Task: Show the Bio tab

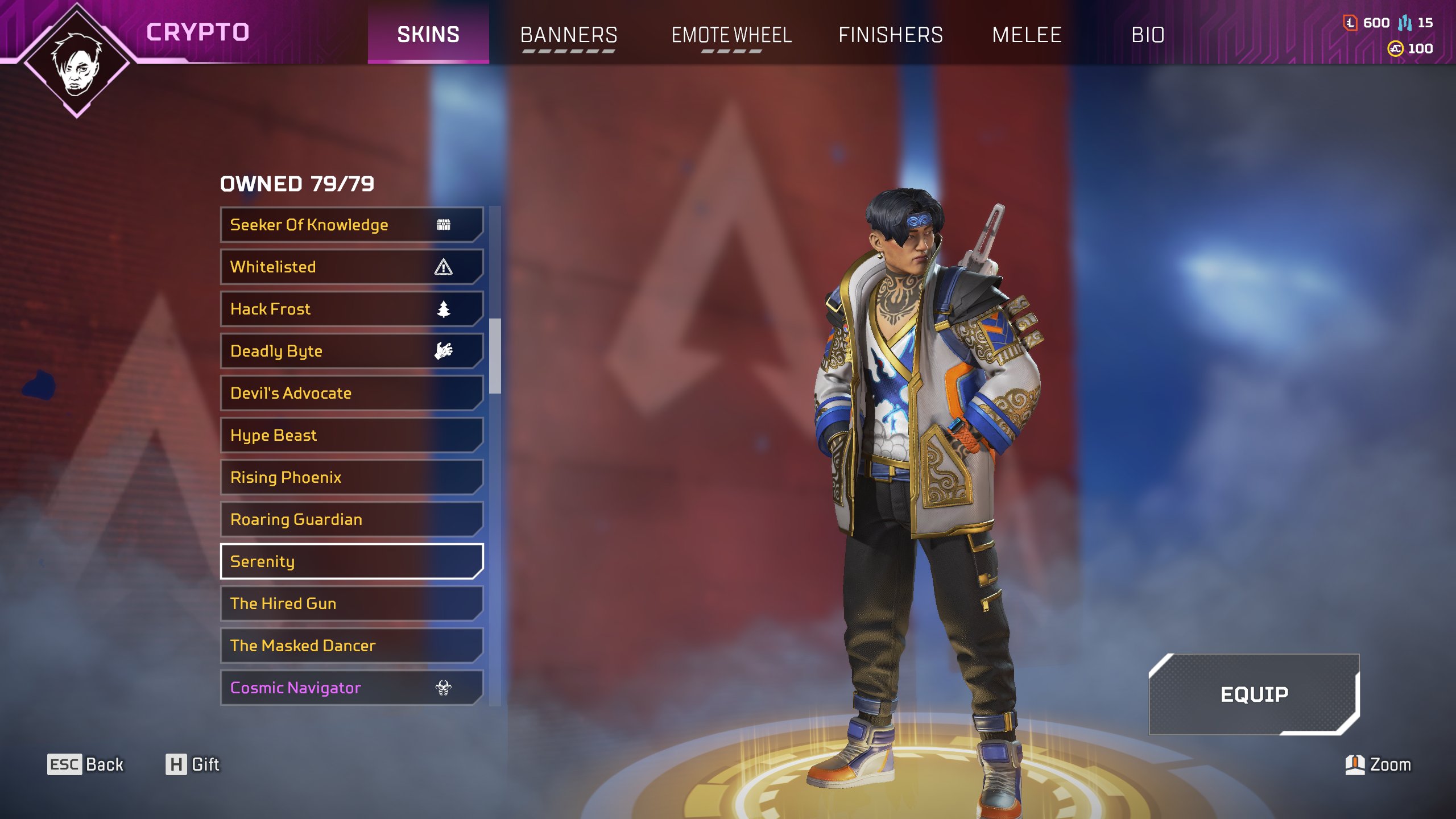Action: coord(1148,35)
